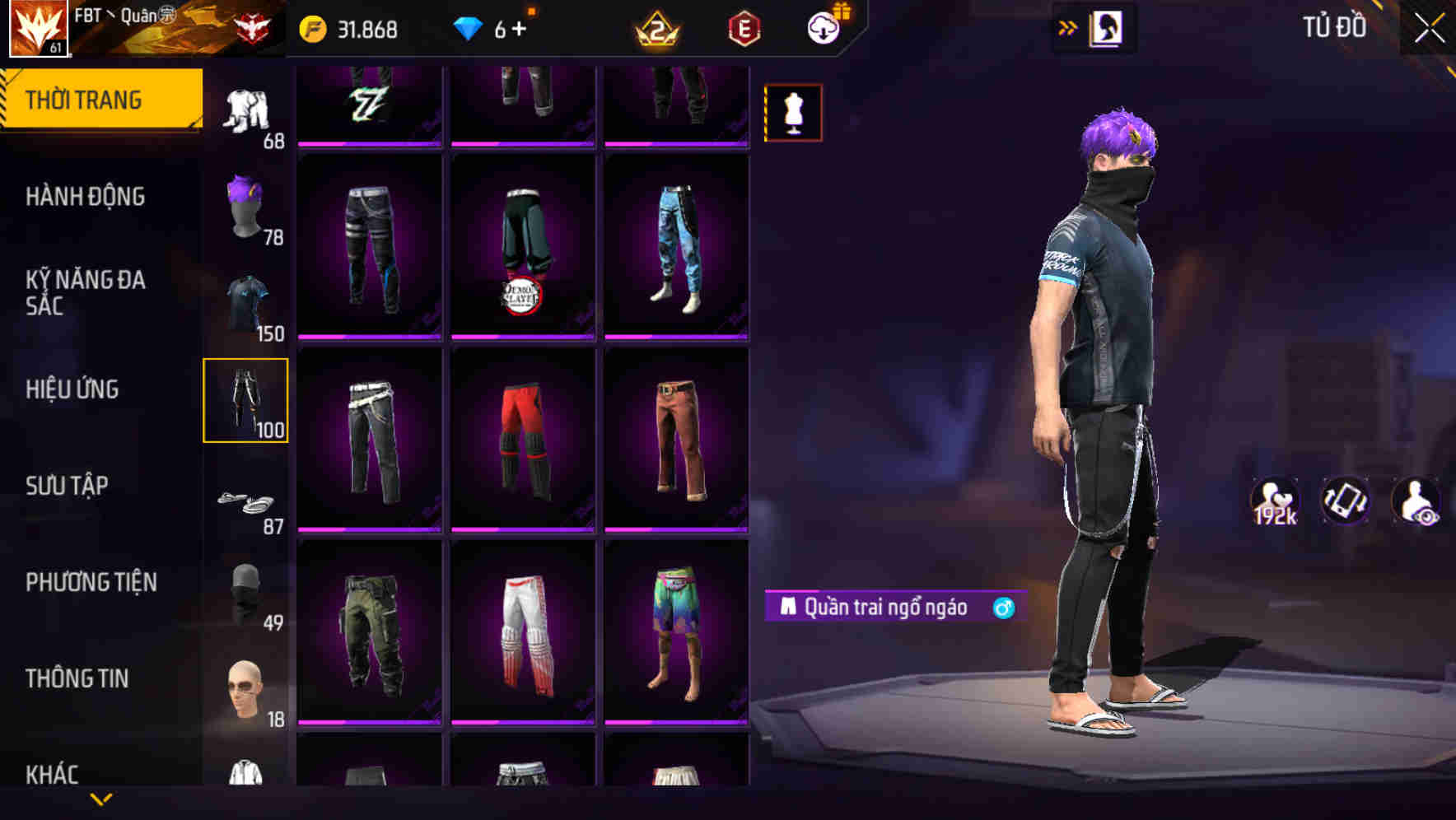
Task: Open the outfit card icon near TỦ ĐỒ
Action: pyautogui.click(x=1108, y=27)
